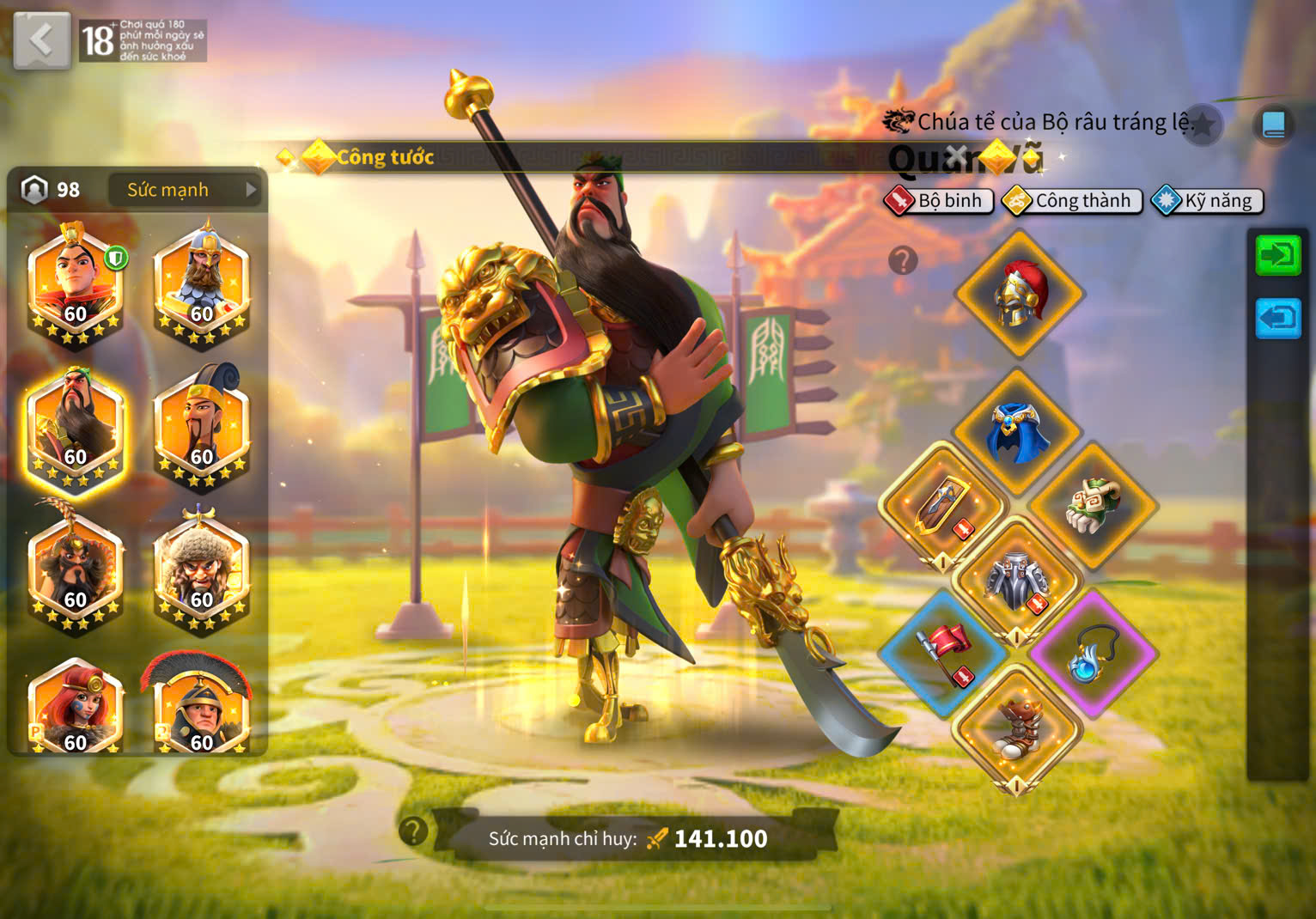Open the blue book icon

tap(1273, 125)
